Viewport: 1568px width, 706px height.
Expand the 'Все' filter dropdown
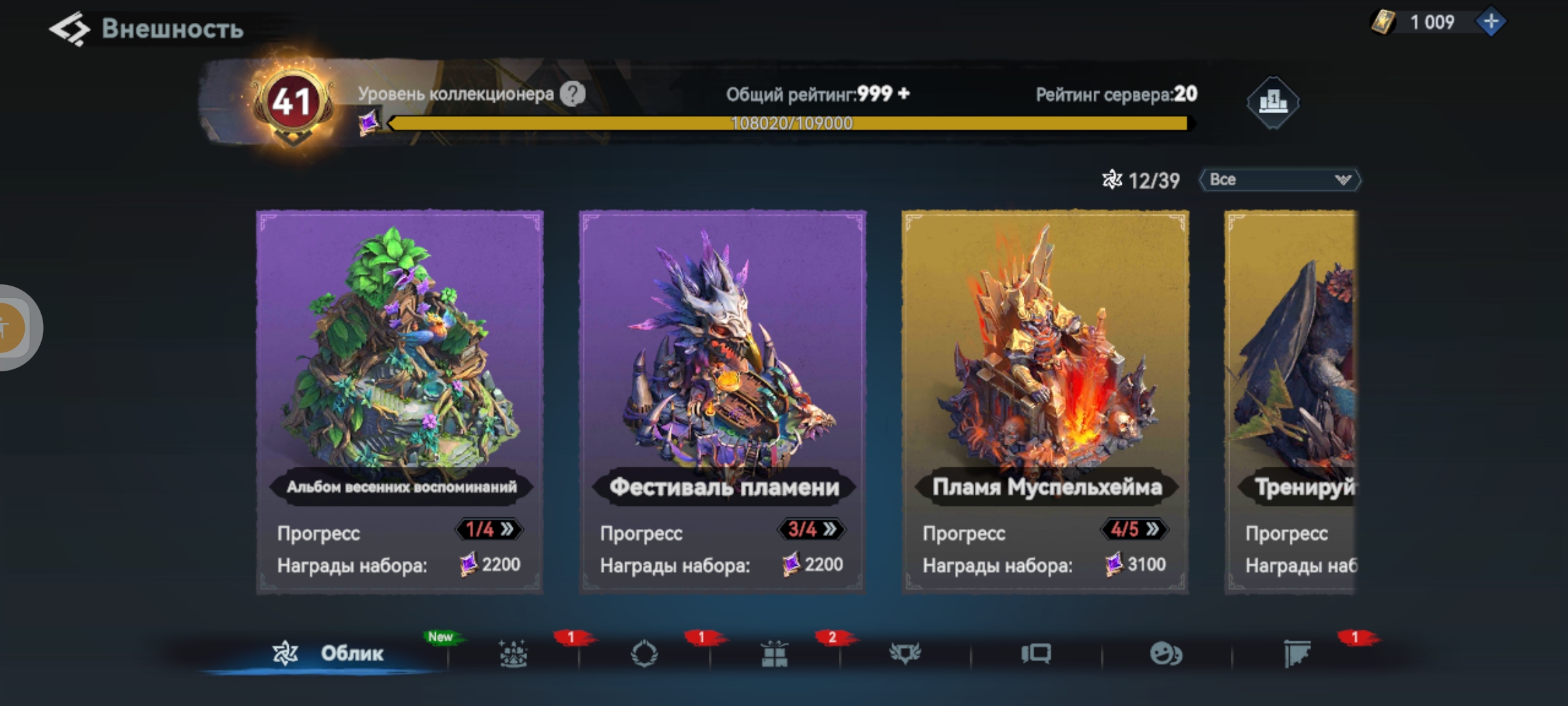click(1280, 180)
